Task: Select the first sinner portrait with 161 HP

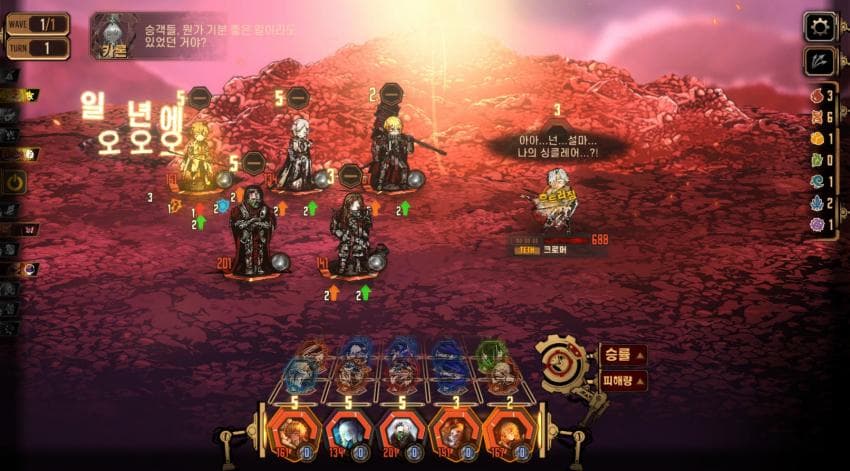Action: (291, 431)
